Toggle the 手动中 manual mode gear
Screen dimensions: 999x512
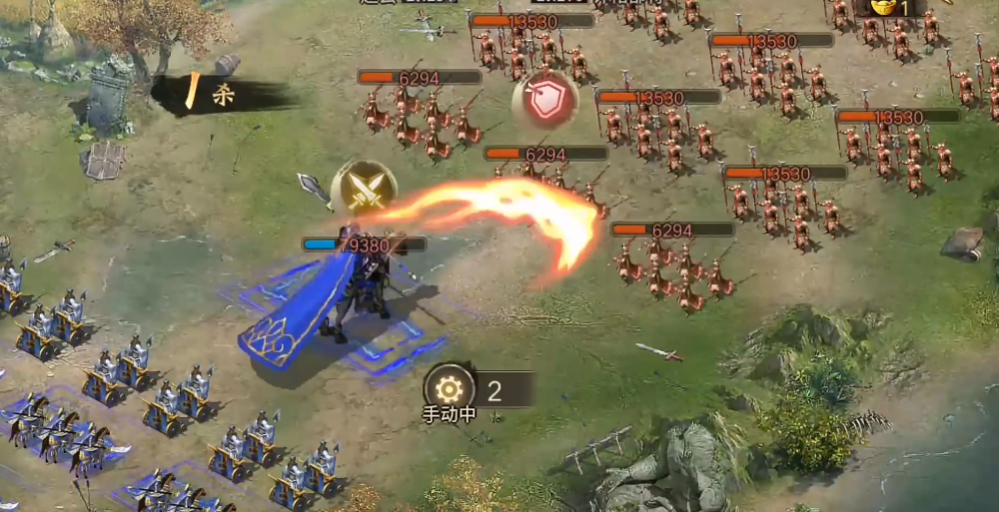point(449,388)
